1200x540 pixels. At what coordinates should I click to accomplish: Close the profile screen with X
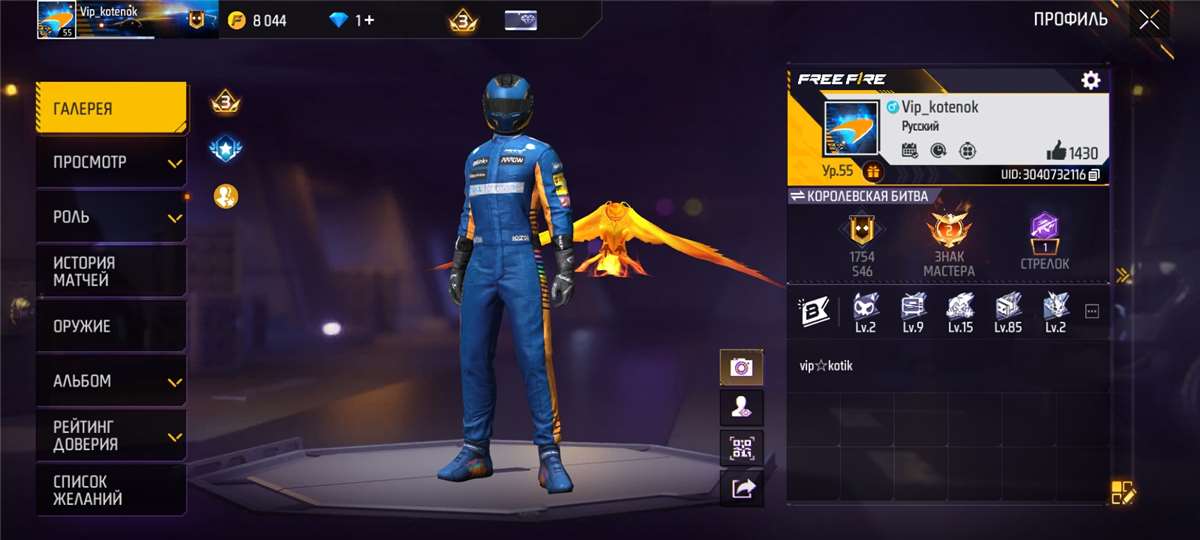point(1150,19)
